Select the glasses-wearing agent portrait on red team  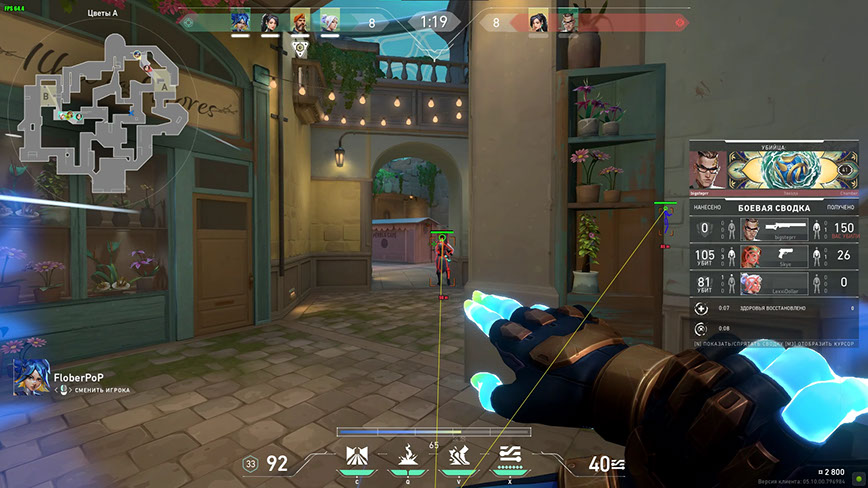pyautogui.click(x=567, y=22)
